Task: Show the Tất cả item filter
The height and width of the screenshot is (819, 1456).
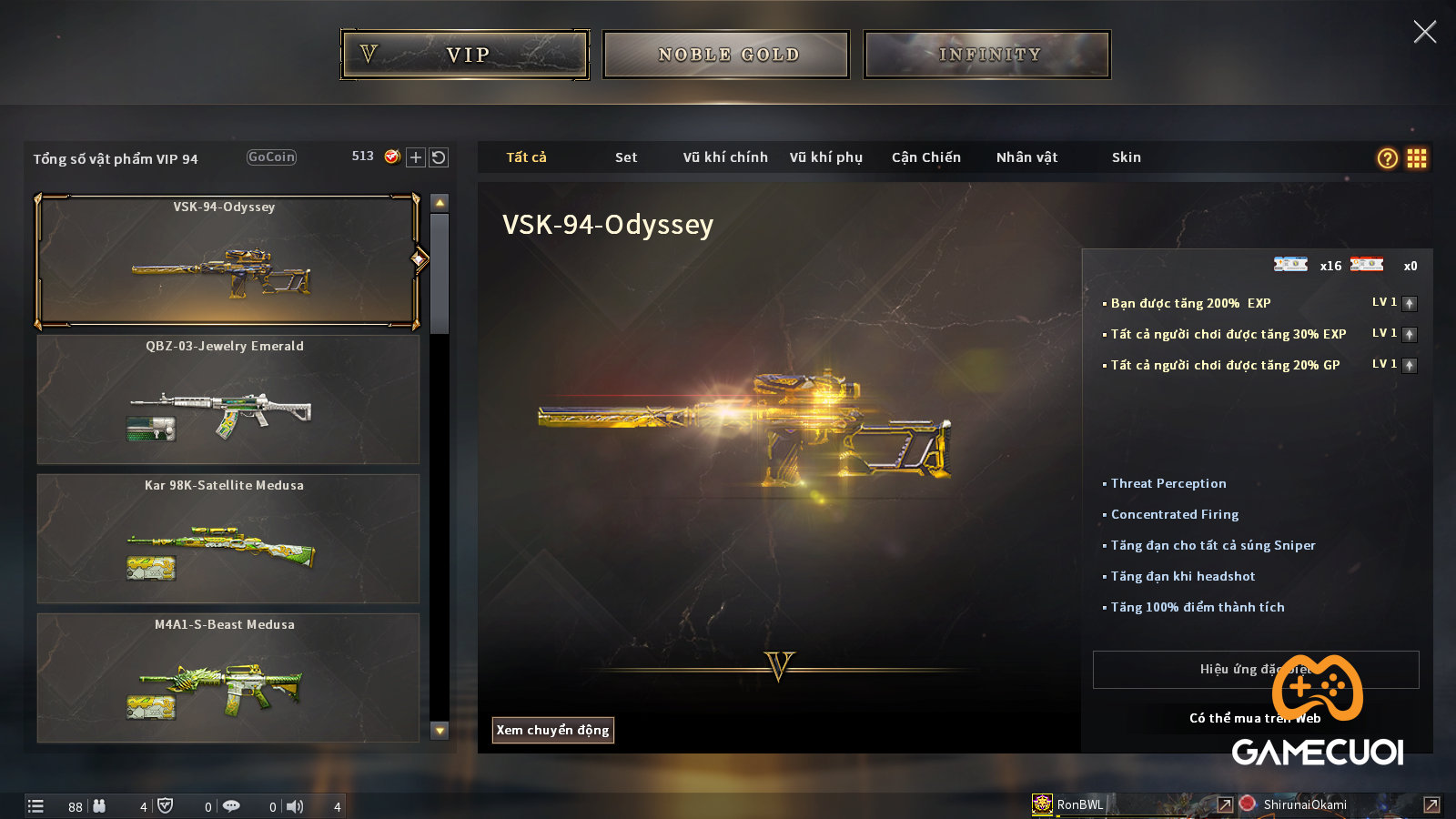Action: click(x=526, y=157)
